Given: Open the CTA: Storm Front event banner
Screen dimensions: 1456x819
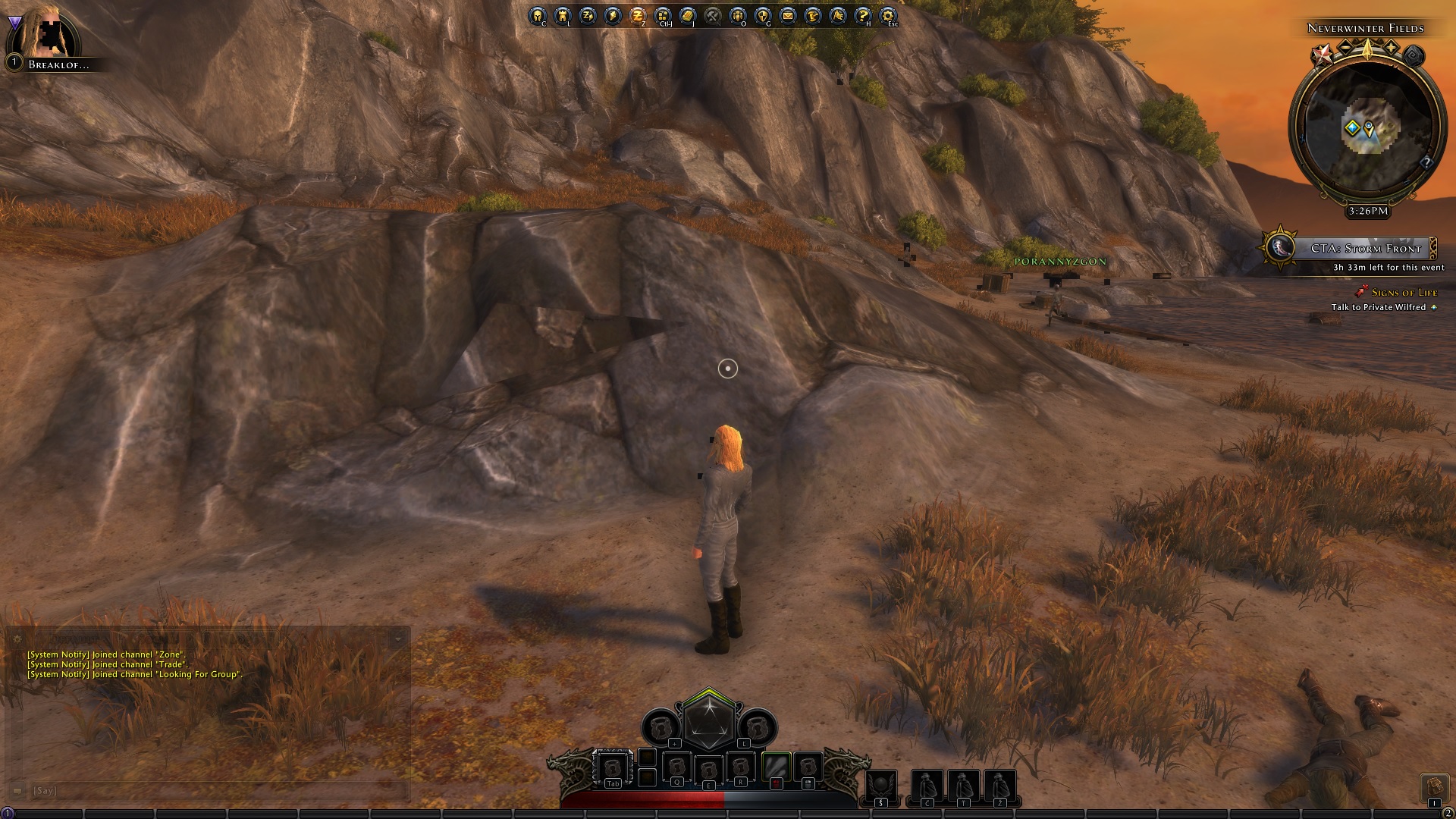Looking at the screenshot, I should (1357, 248).
